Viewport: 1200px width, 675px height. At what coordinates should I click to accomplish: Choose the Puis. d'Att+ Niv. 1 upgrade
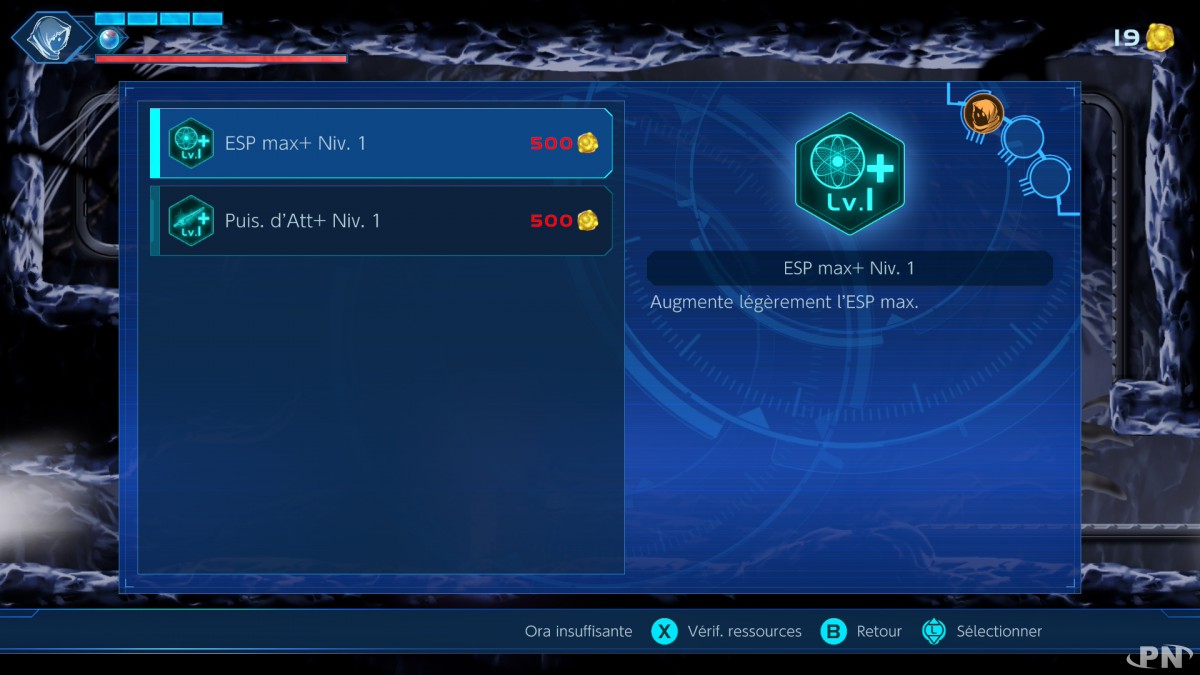pyautogui.click(x=380, y=221)
